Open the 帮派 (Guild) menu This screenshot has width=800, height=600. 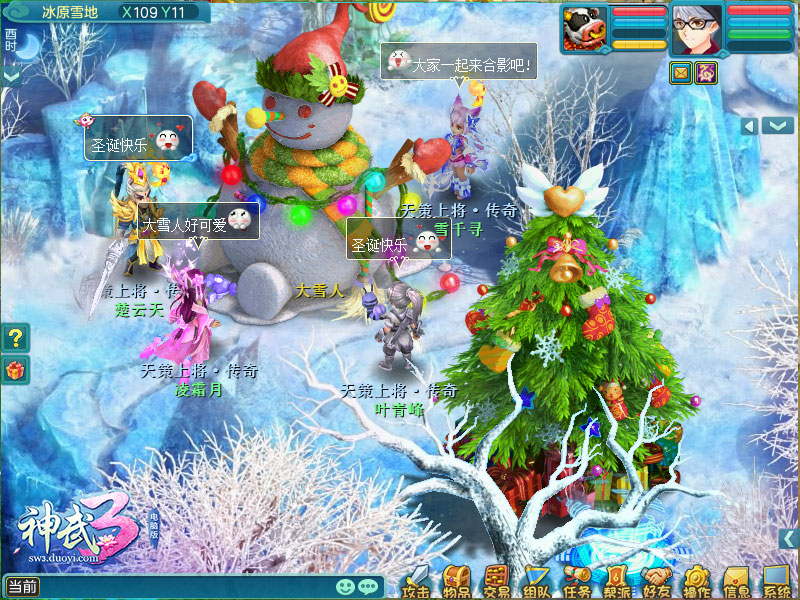616,580
